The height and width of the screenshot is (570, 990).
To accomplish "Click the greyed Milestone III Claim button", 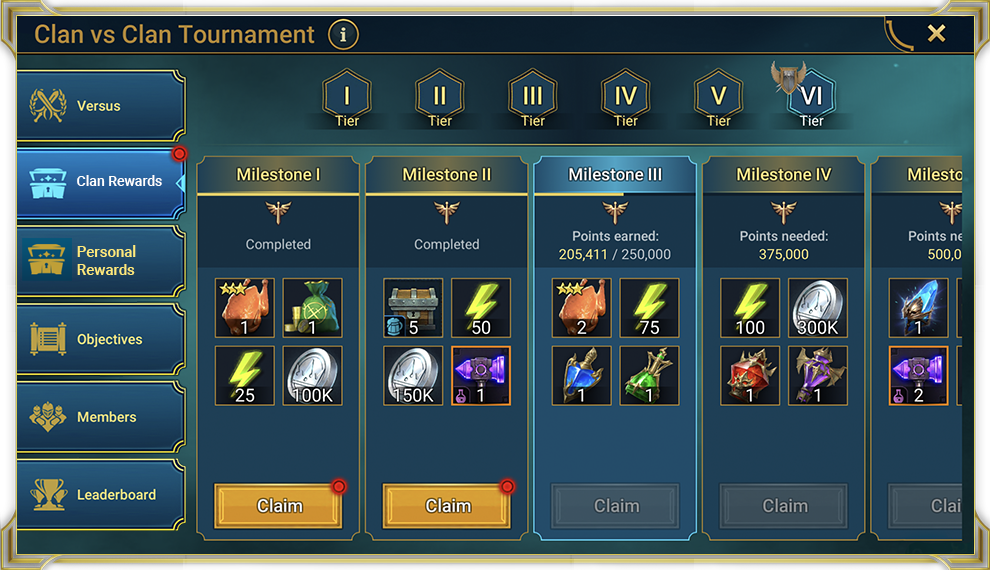I will click(x=616, y=506).
